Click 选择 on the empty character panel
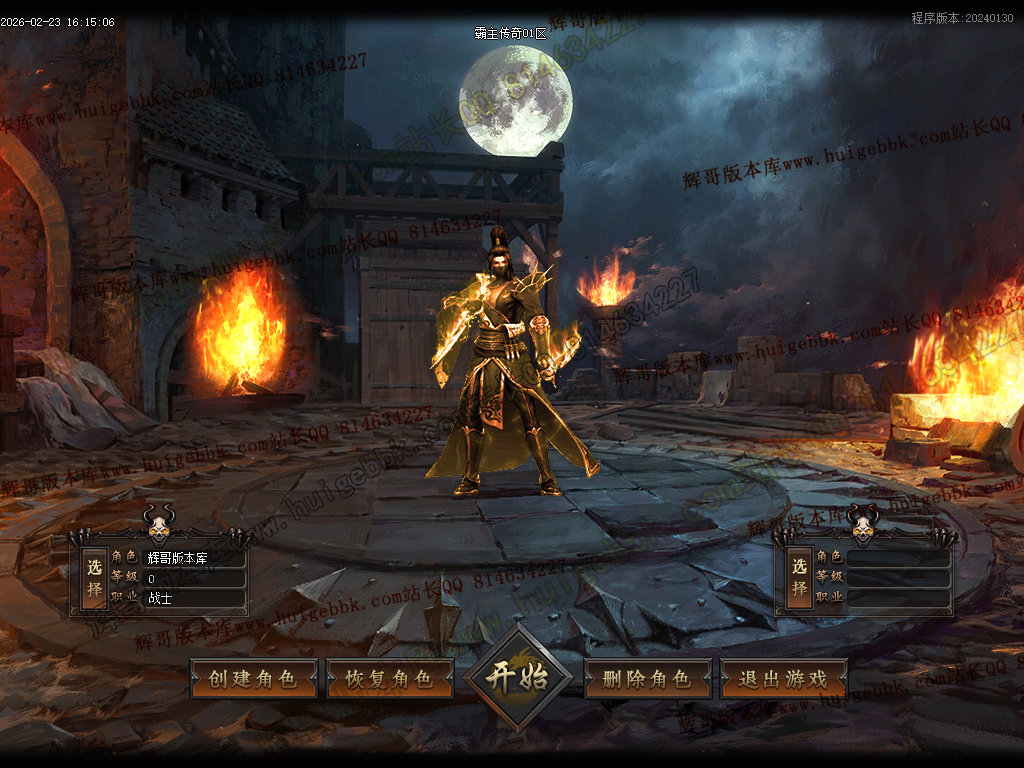 (x=799, y=577)
